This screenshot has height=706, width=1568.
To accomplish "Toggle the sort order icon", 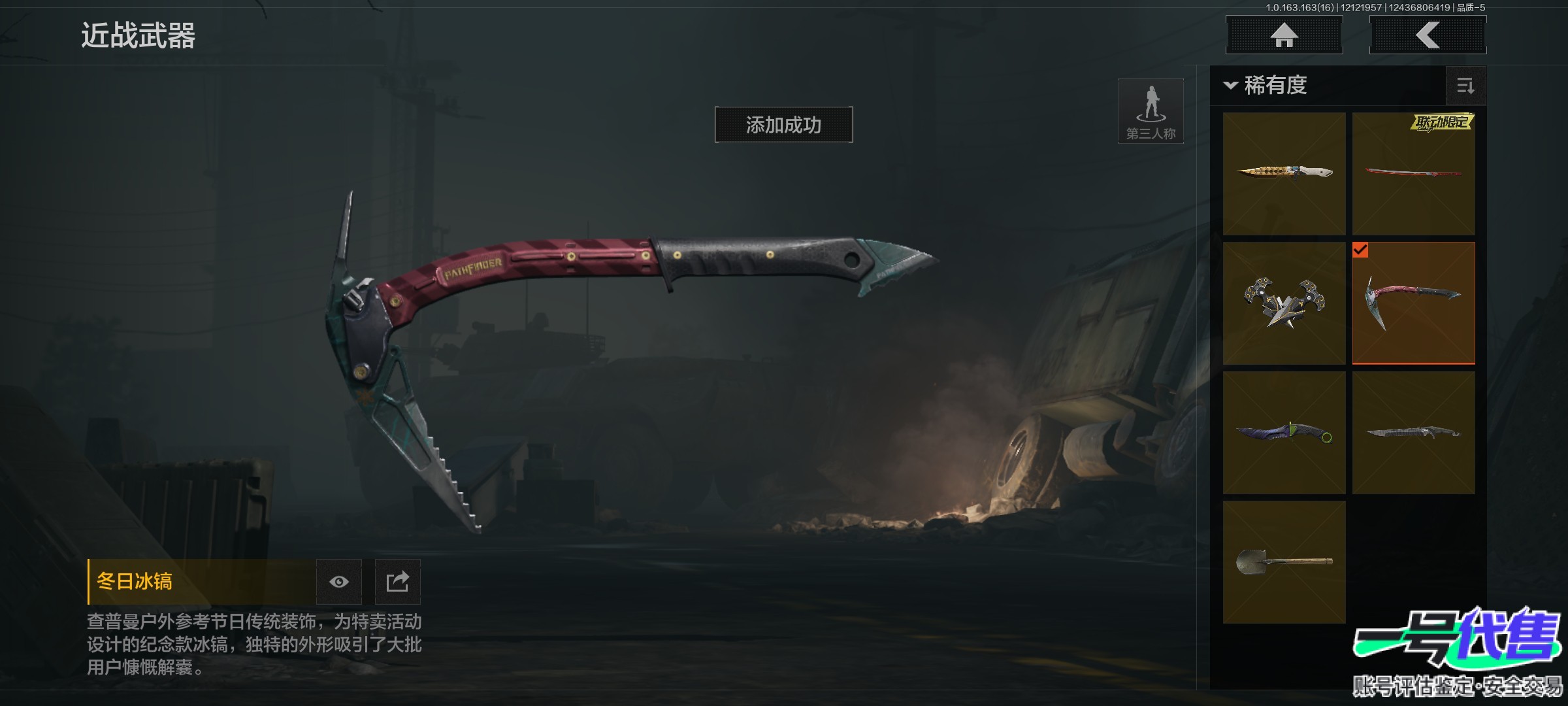I will coord(1465,86).
